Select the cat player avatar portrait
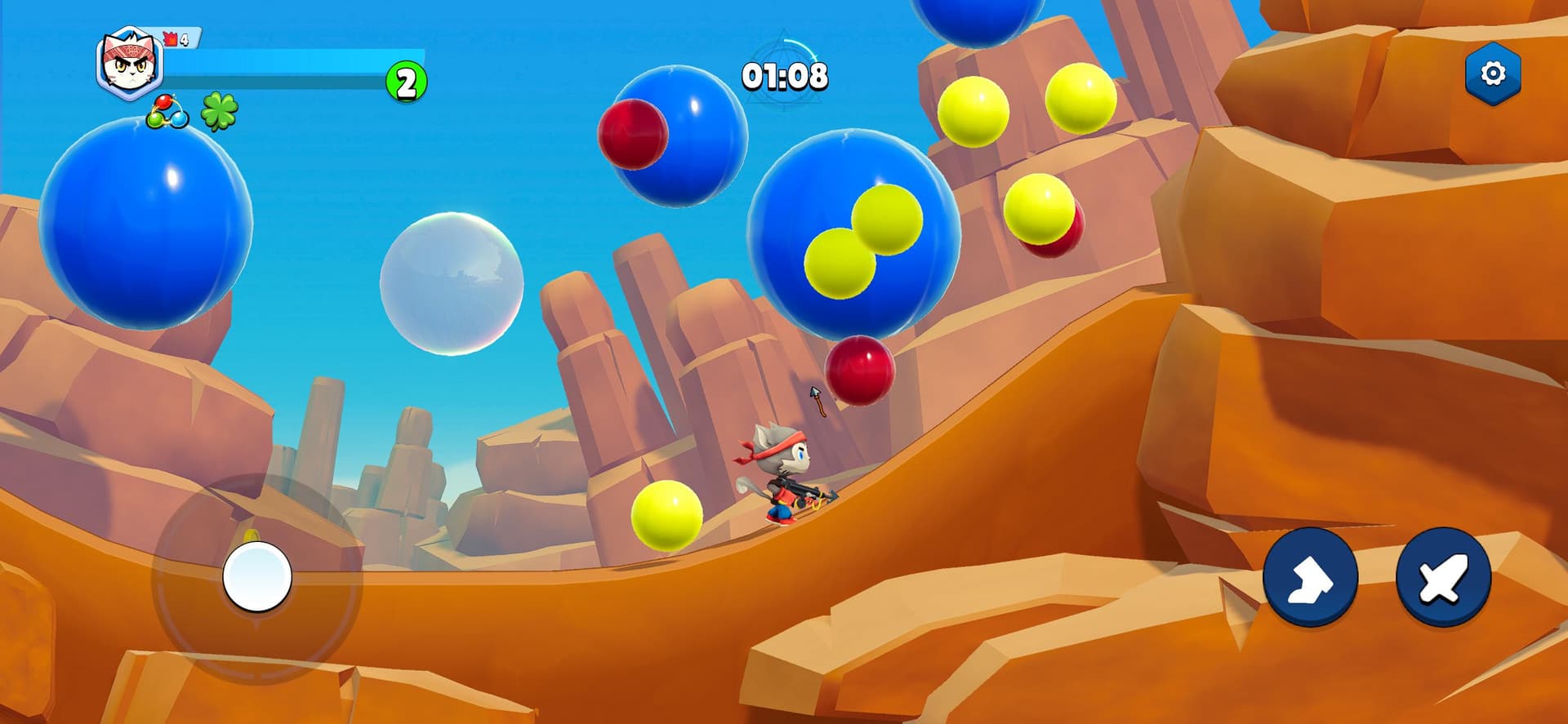The image size is (1568, 724). pyautogui.click(x=130, y=64)
